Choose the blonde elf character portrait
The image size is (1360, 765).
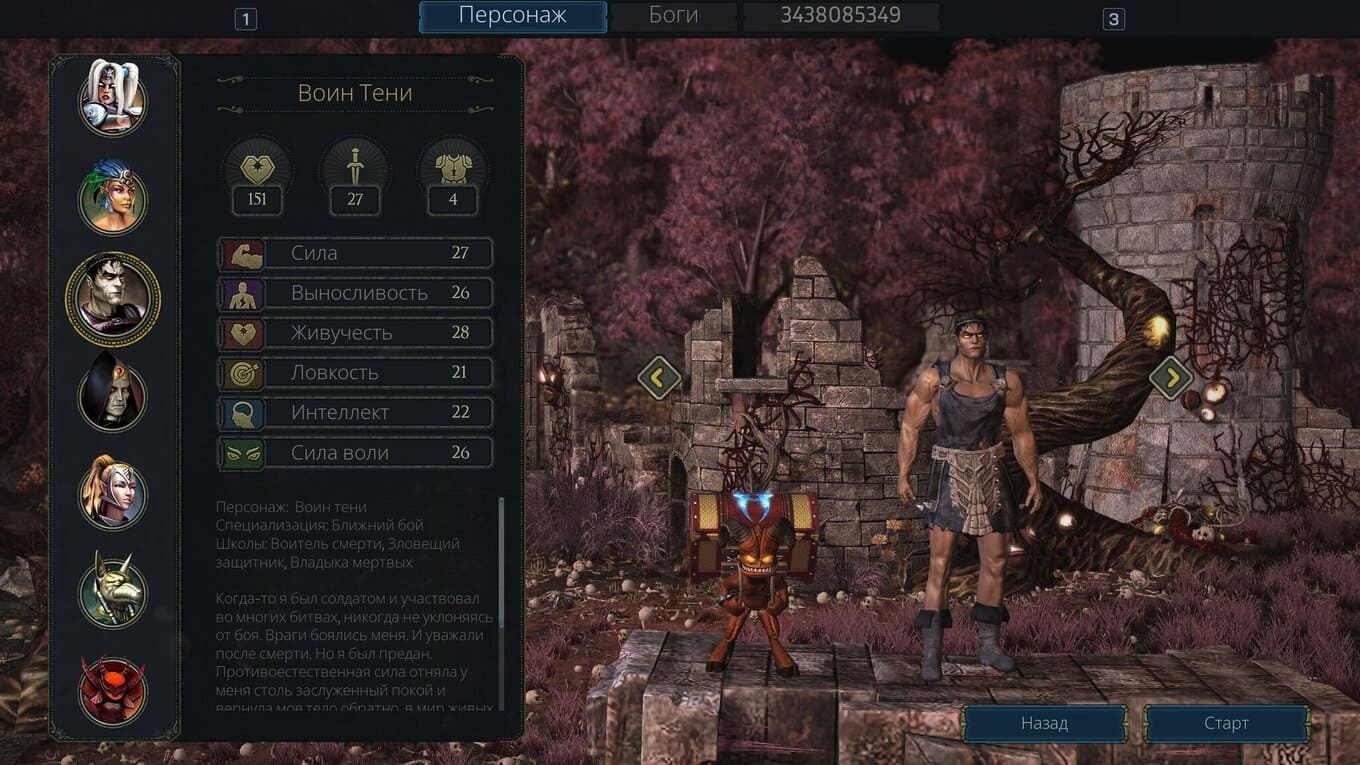coord(113,492)
